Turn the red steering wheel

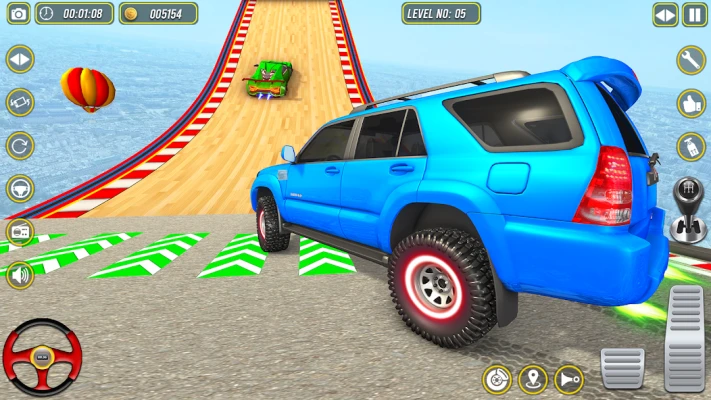coord(41,357)
